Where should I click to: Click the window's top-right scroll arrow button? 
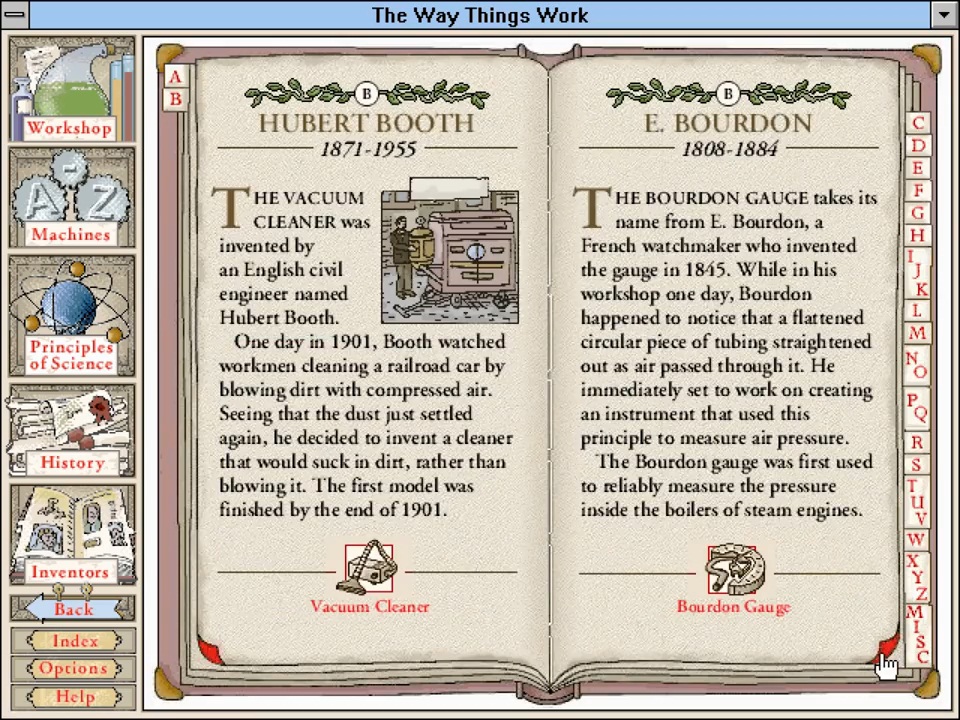pos(944,15)
